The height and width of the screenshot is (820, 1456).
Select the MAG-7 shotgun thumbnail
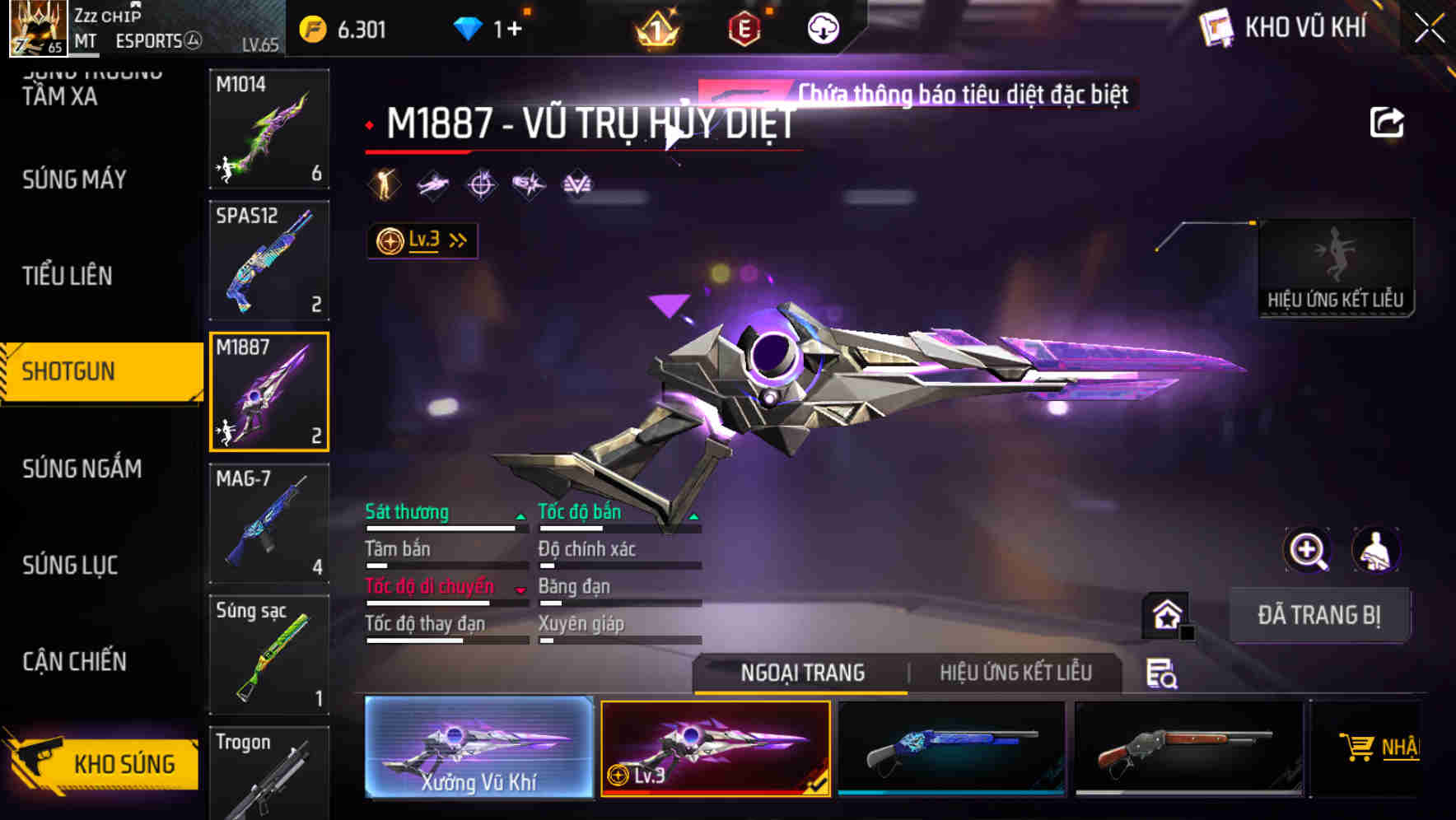(x=268, y=523)
